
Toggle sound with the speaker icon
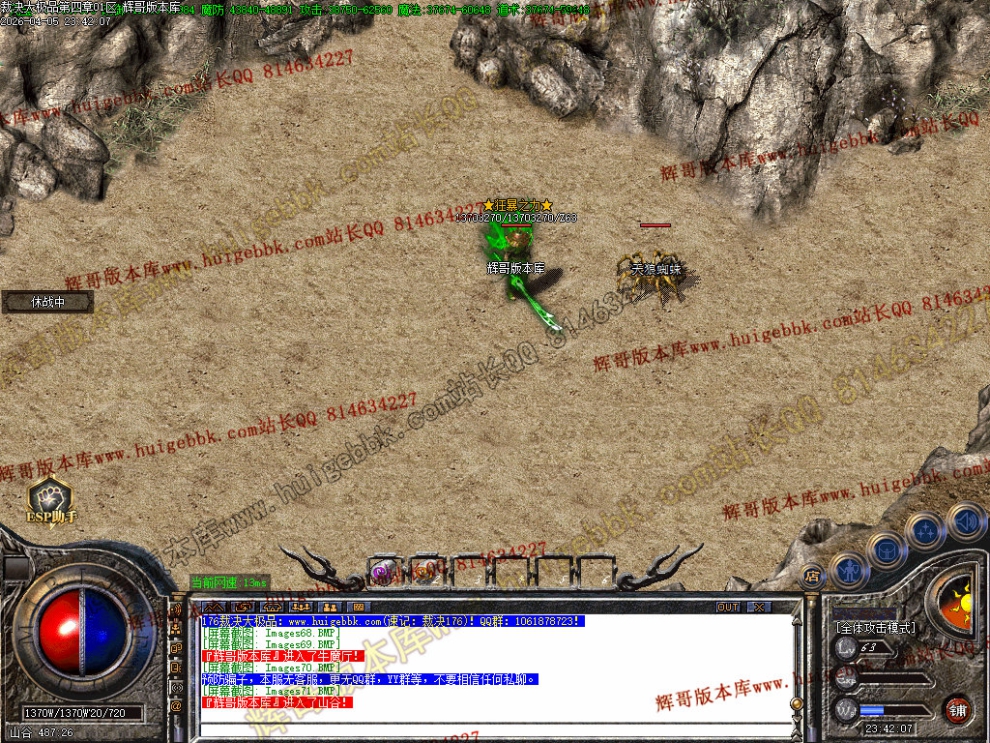[965, 520]
